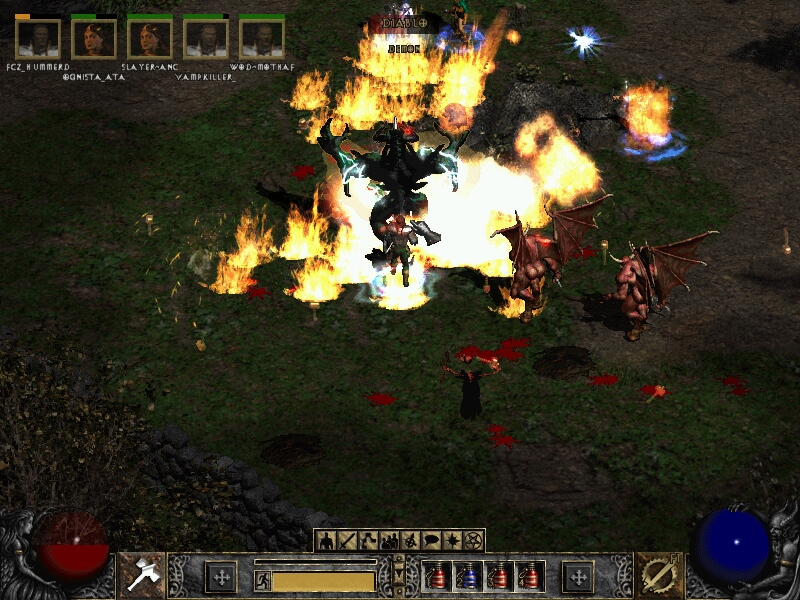Select Wod-Mothaf party portrait
The image size is (800, 600).
[262, 39]
